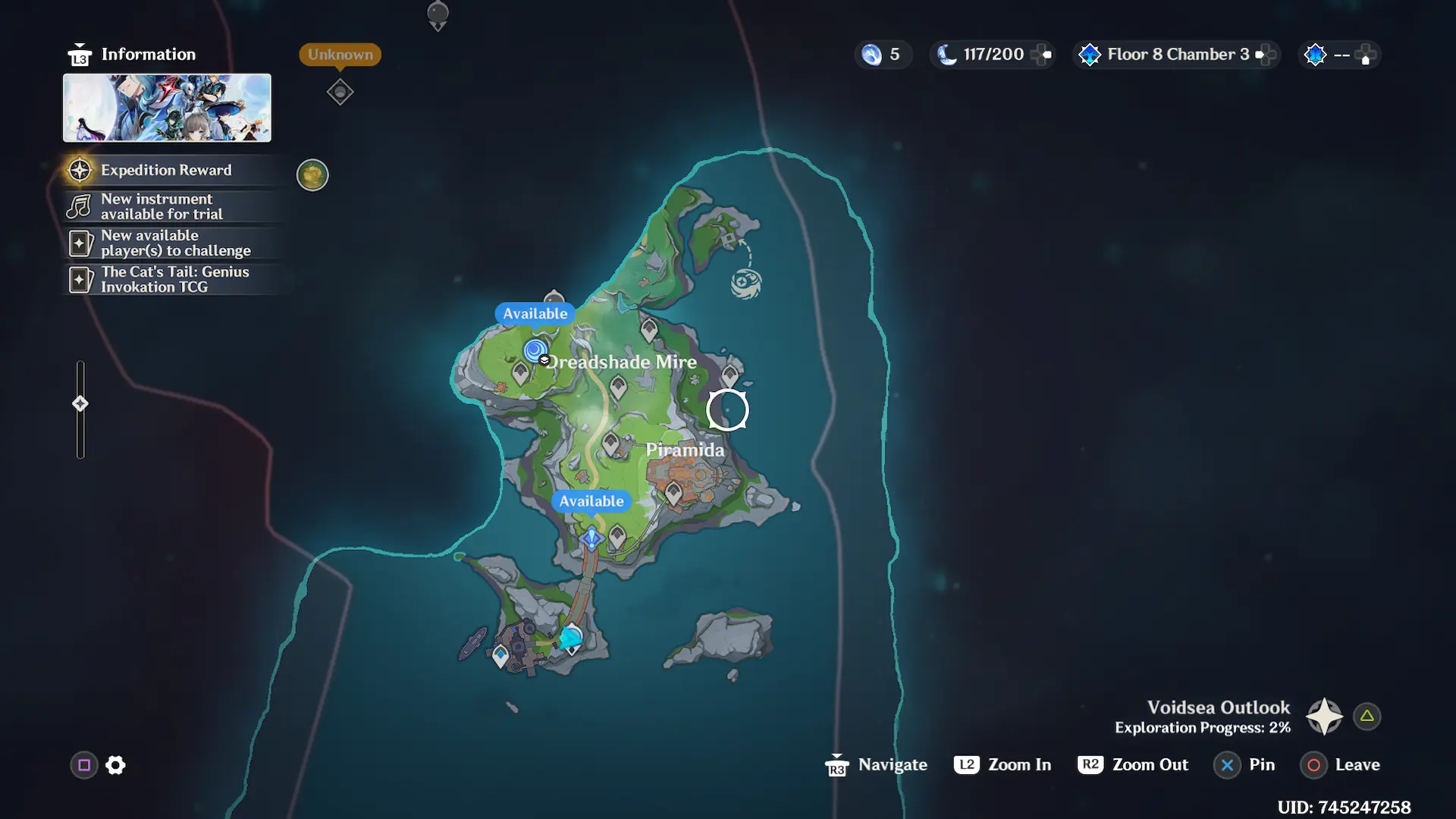1456x819 pixels.
Task: Click the map zoom slider handle on the left
Action: (80, 403)
